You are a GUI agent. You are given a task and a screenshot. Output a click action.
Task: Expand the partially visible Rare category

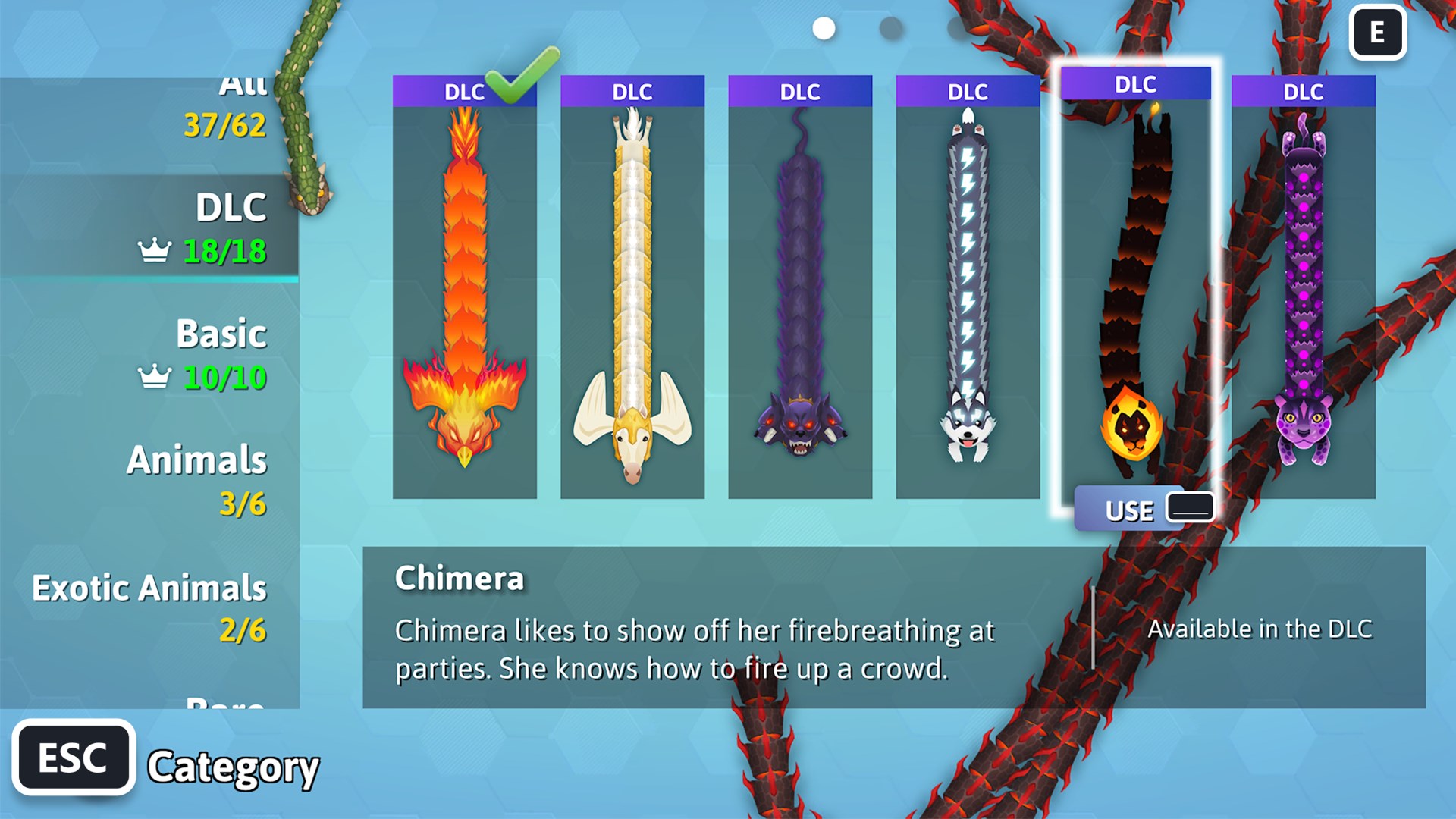click(x=220, y=705)
